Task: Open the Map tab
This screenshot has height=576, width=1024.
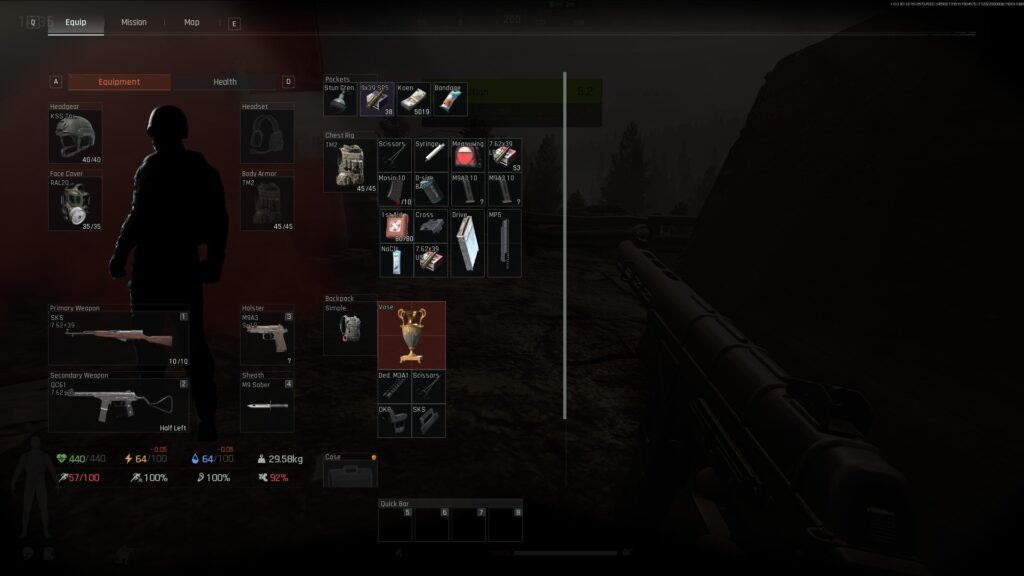Action: (x=191, y=22)
